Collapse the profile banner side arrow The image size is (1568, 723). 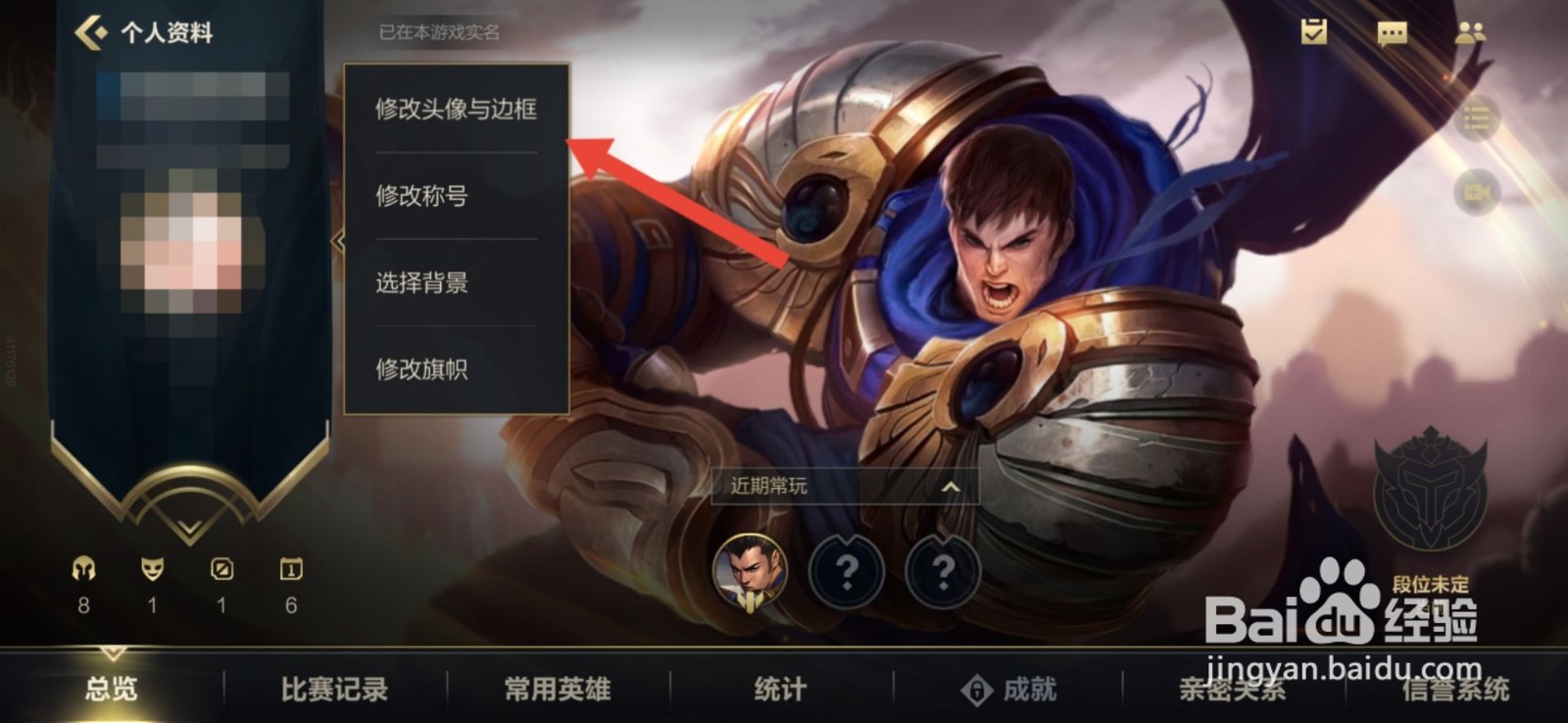tap(337, 238)
